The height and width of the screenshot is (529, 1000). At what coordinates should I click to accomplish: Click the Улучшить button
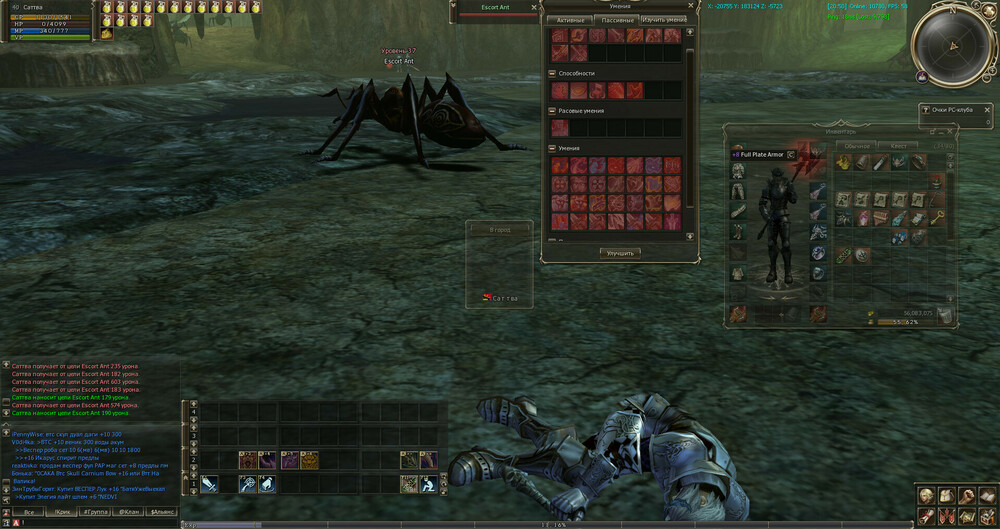620,253
